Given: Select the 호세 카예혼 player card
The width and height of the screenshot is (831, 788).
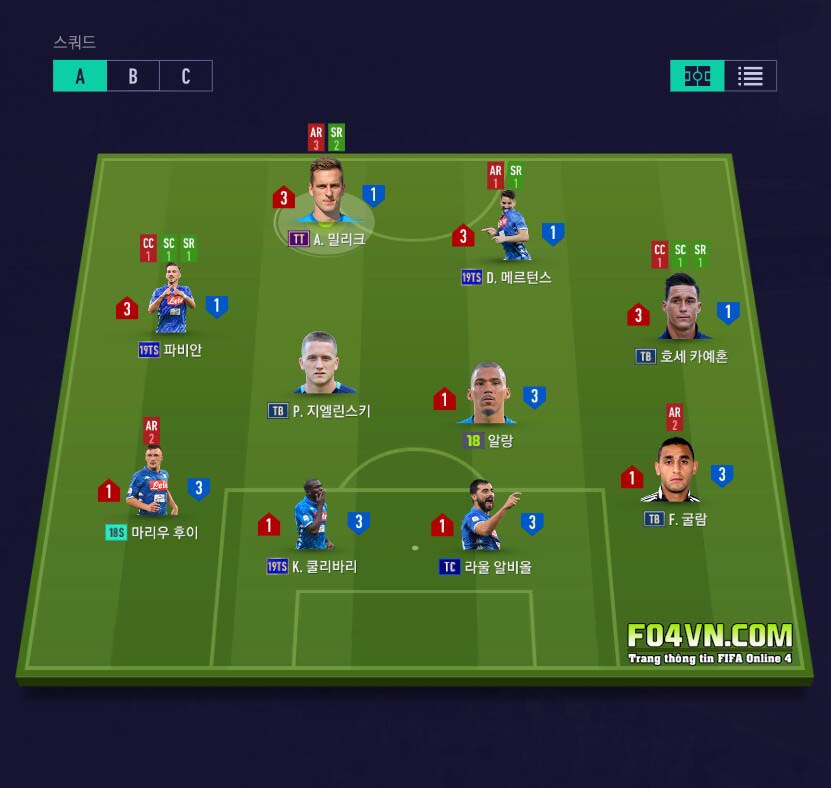Looking at the screenshot, I should coord(682,307).
